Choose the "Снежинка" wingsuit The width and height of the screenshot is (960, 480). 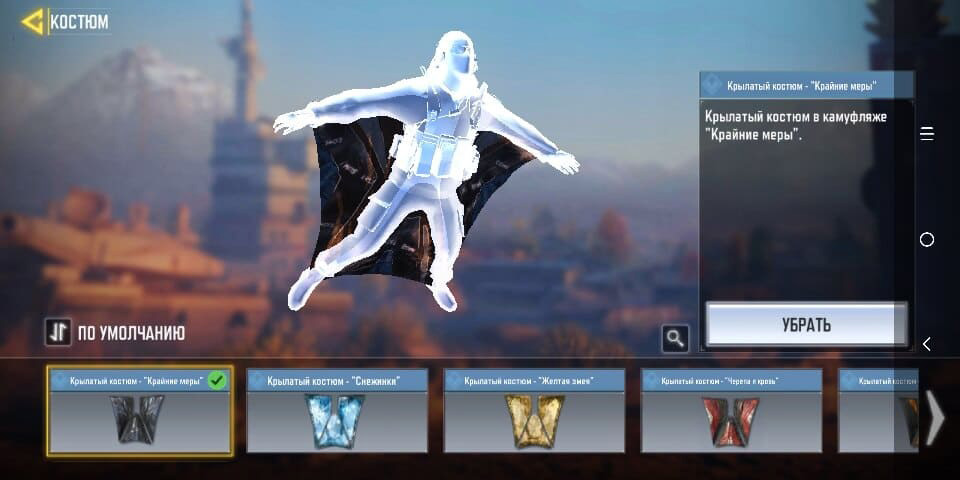pyautogui.click(x=336, y=411)
